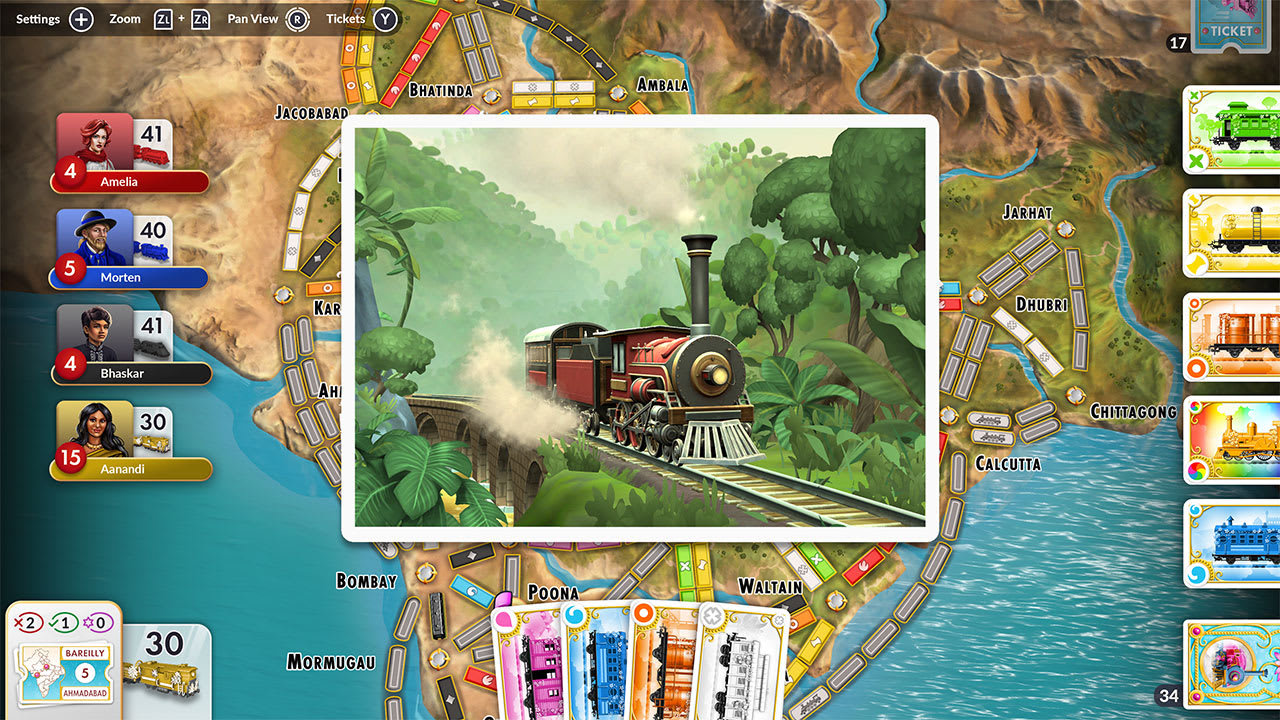Click the ZL zoom shoulder-button icon
1280x720 pixels.
click(163, 18)
